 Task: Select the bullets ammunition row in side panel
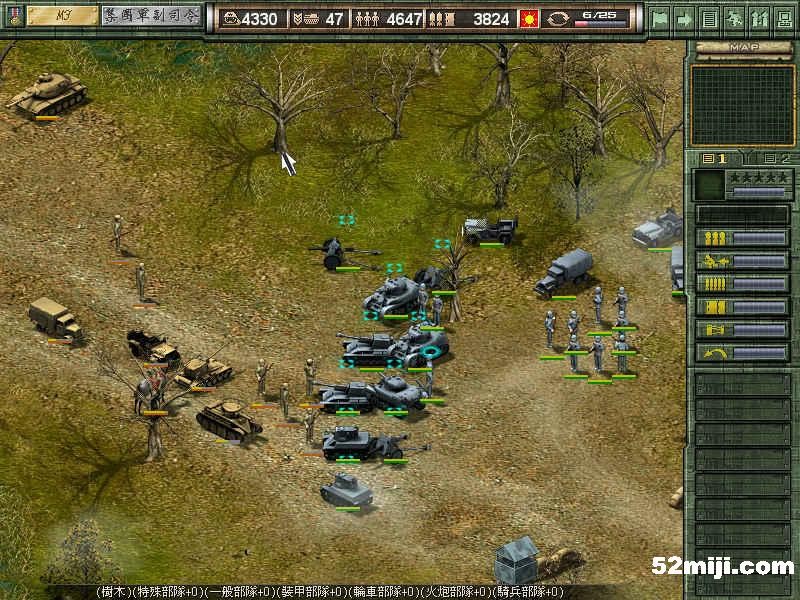pyautogui.click(x=742, y=284)
